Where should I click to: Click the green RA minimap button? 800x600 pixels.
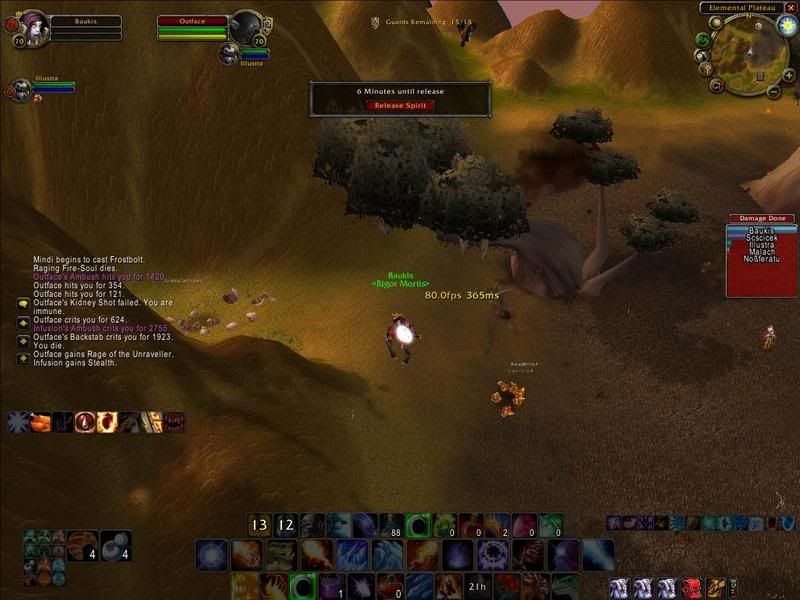click(x=704, y=40)
